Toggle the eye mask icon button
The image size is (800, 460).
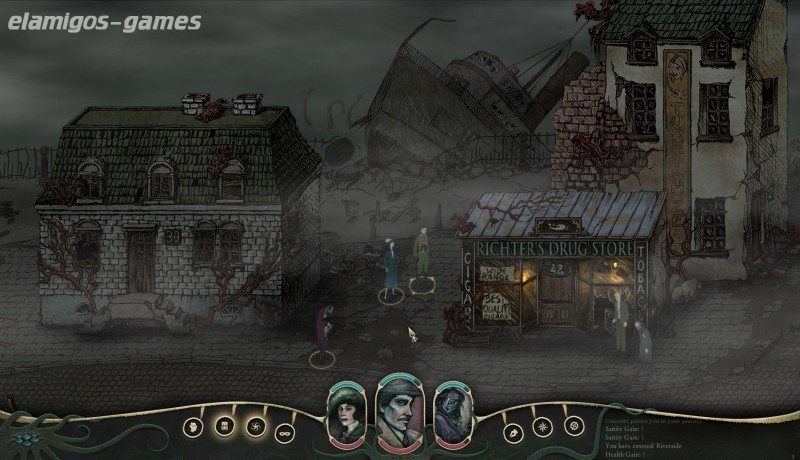pos(283,431)
